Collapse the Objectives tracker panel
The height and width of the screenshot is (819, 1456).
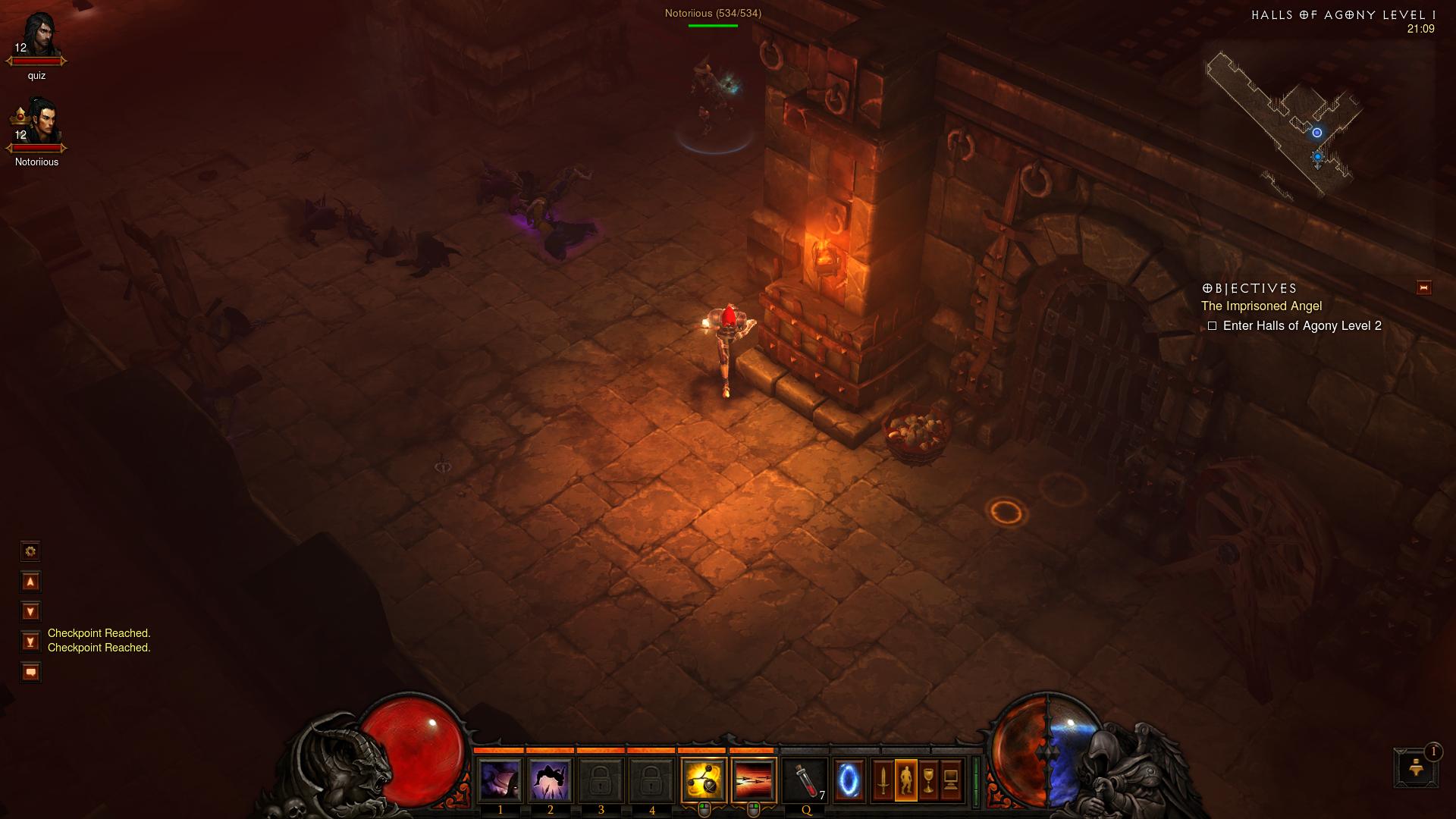[1423, 287]
